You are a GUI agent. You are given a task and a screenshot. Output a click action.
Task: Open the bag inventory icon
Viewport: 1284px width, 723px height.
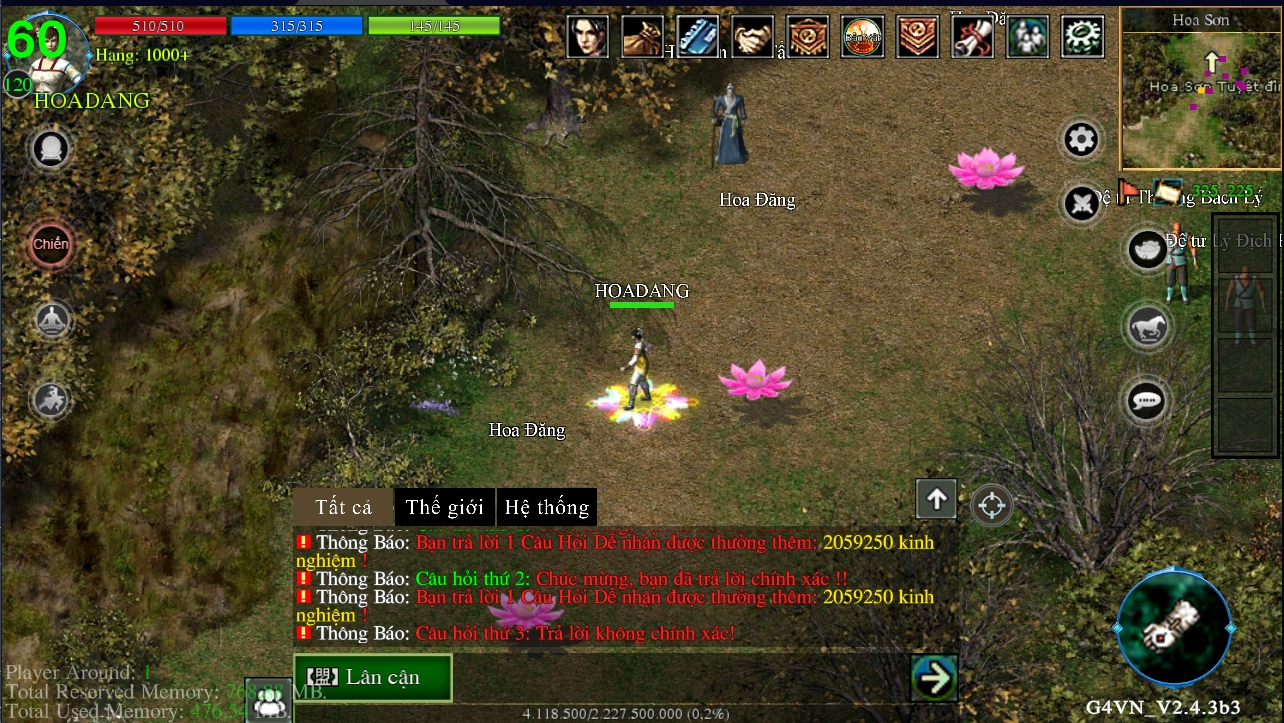pos(643,37)
